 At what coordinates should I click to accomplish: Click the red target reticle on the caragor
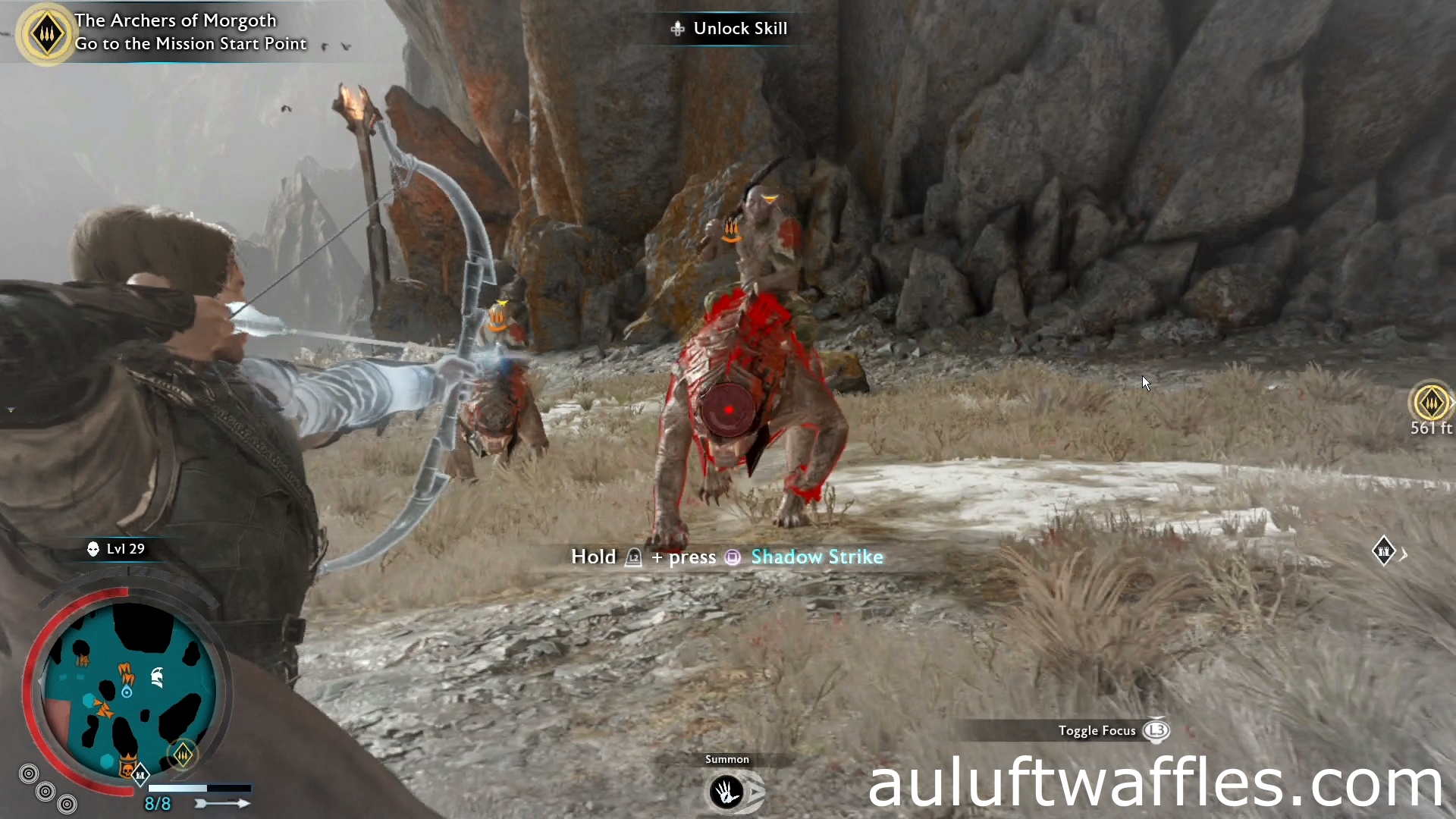728,409
